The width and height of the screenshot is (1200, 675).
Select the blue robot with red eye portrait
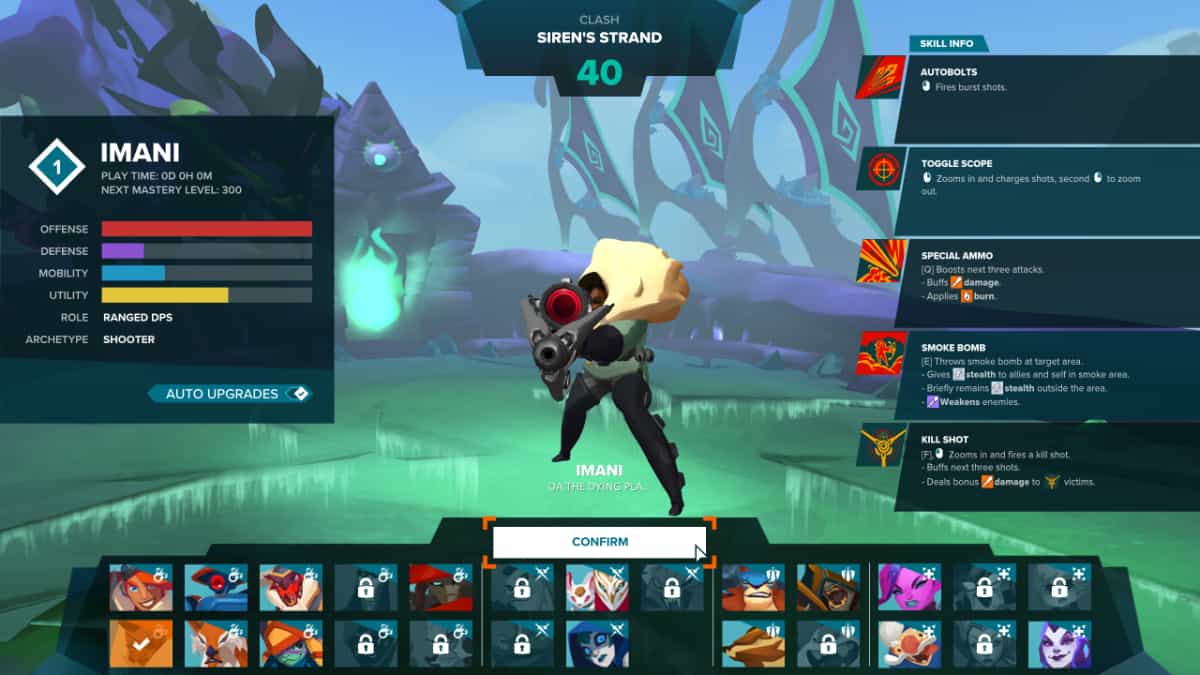point(216,587)
